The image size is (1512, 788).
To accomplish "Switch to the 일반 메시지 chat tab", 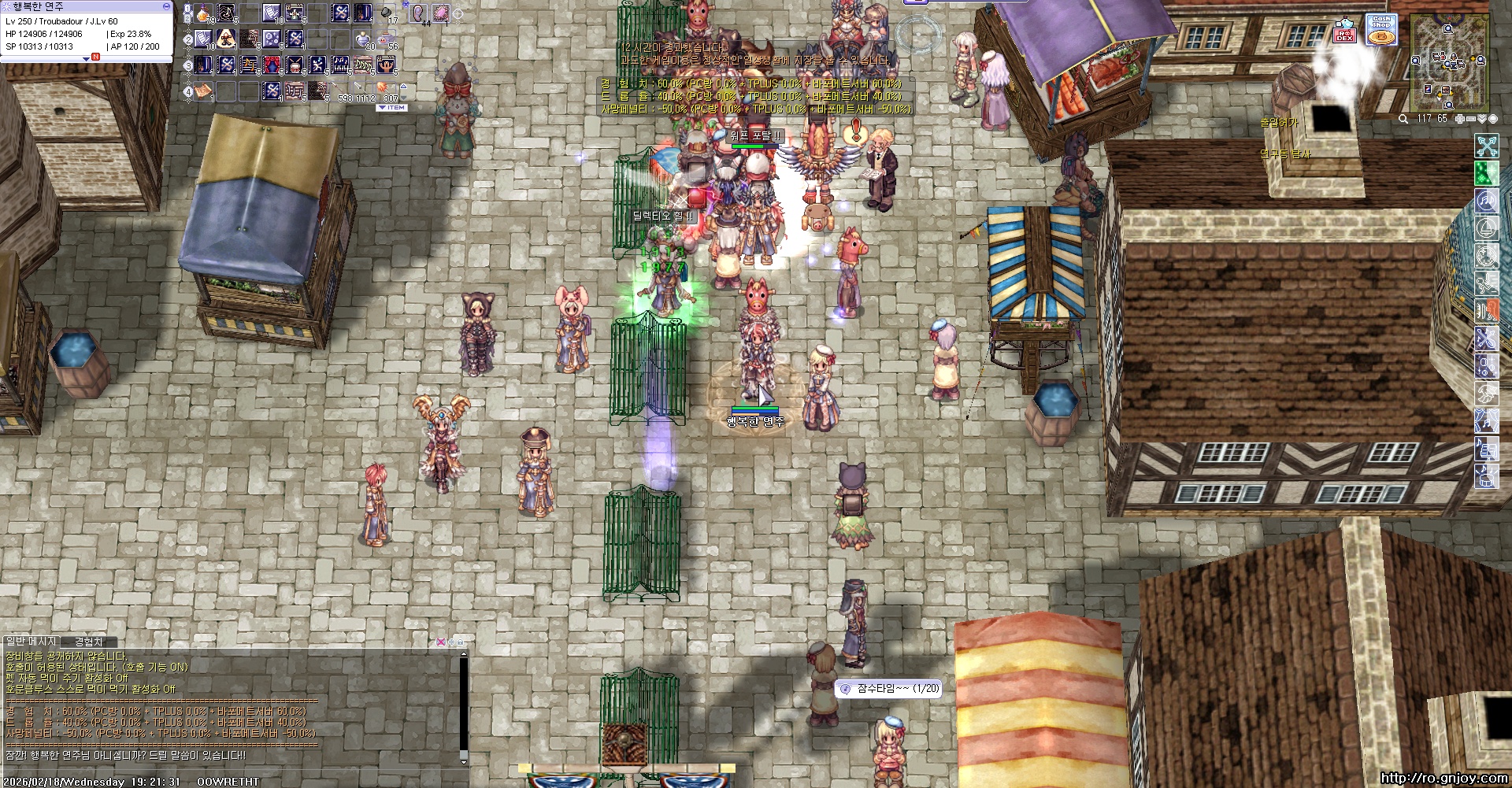I will coord(31,642).
